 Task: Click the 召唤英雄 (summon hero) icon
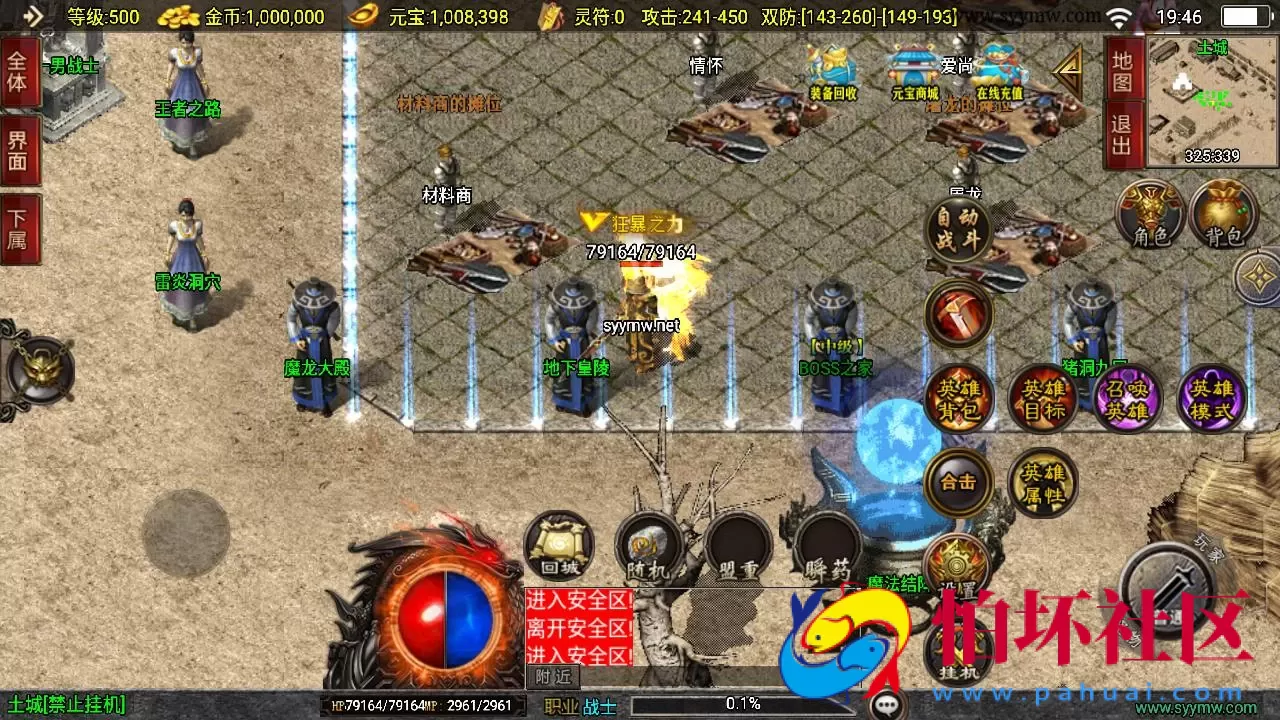point(1127,398)
